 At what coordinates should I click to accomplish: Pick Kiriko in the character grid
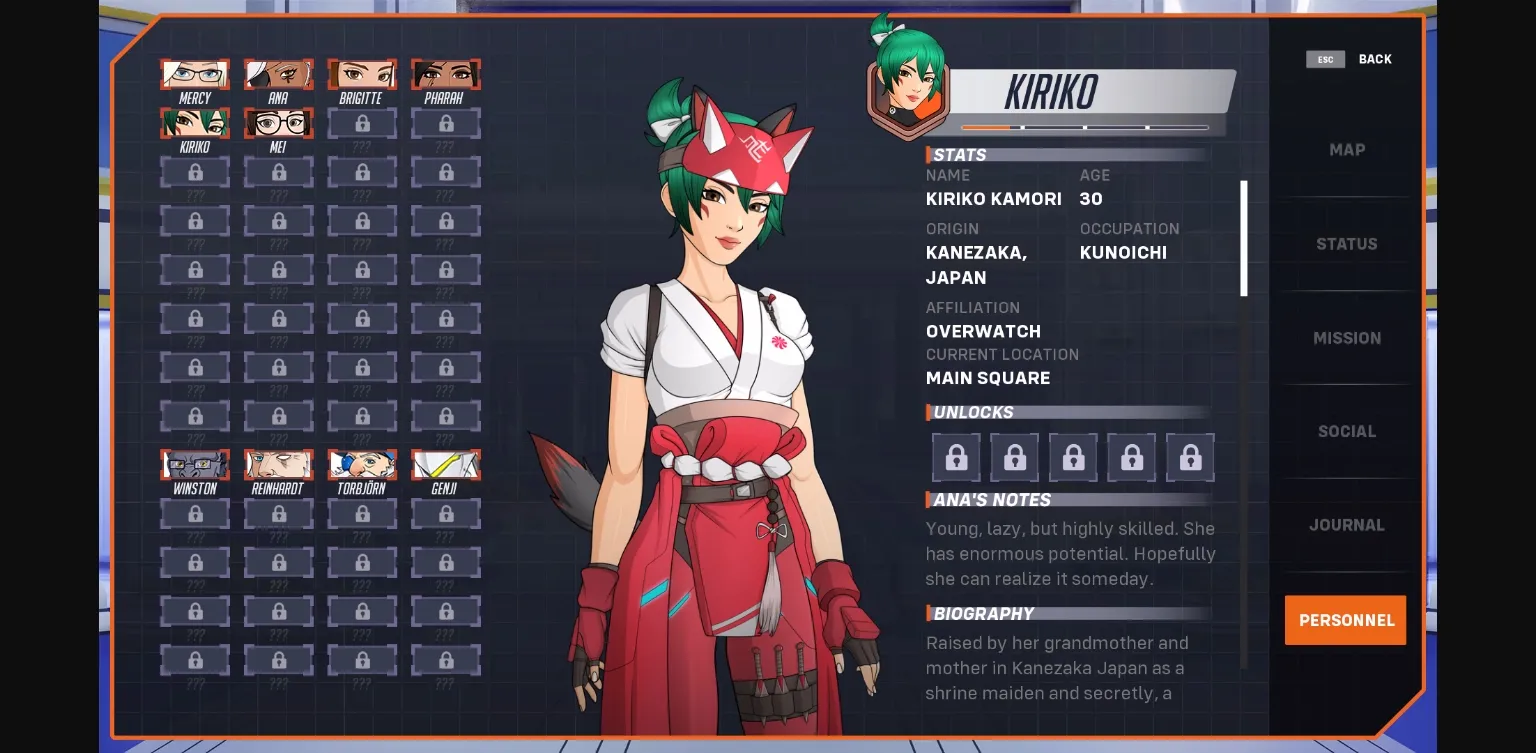(195, 123)
